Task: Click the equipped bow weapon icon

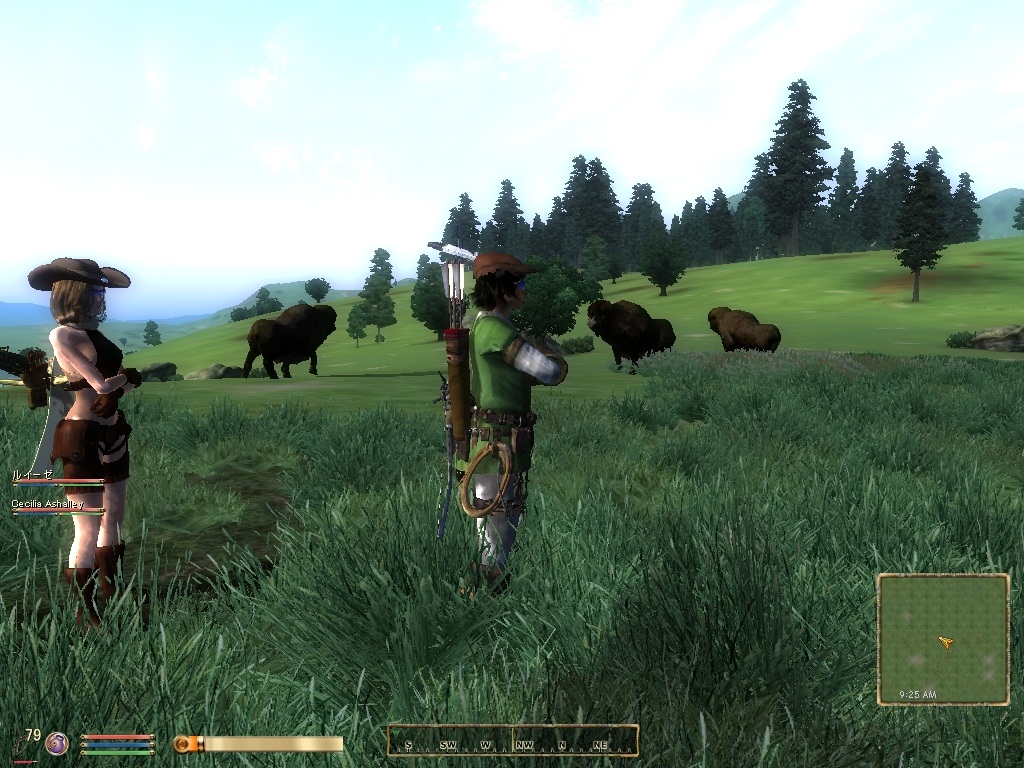Action: (22, 745)
